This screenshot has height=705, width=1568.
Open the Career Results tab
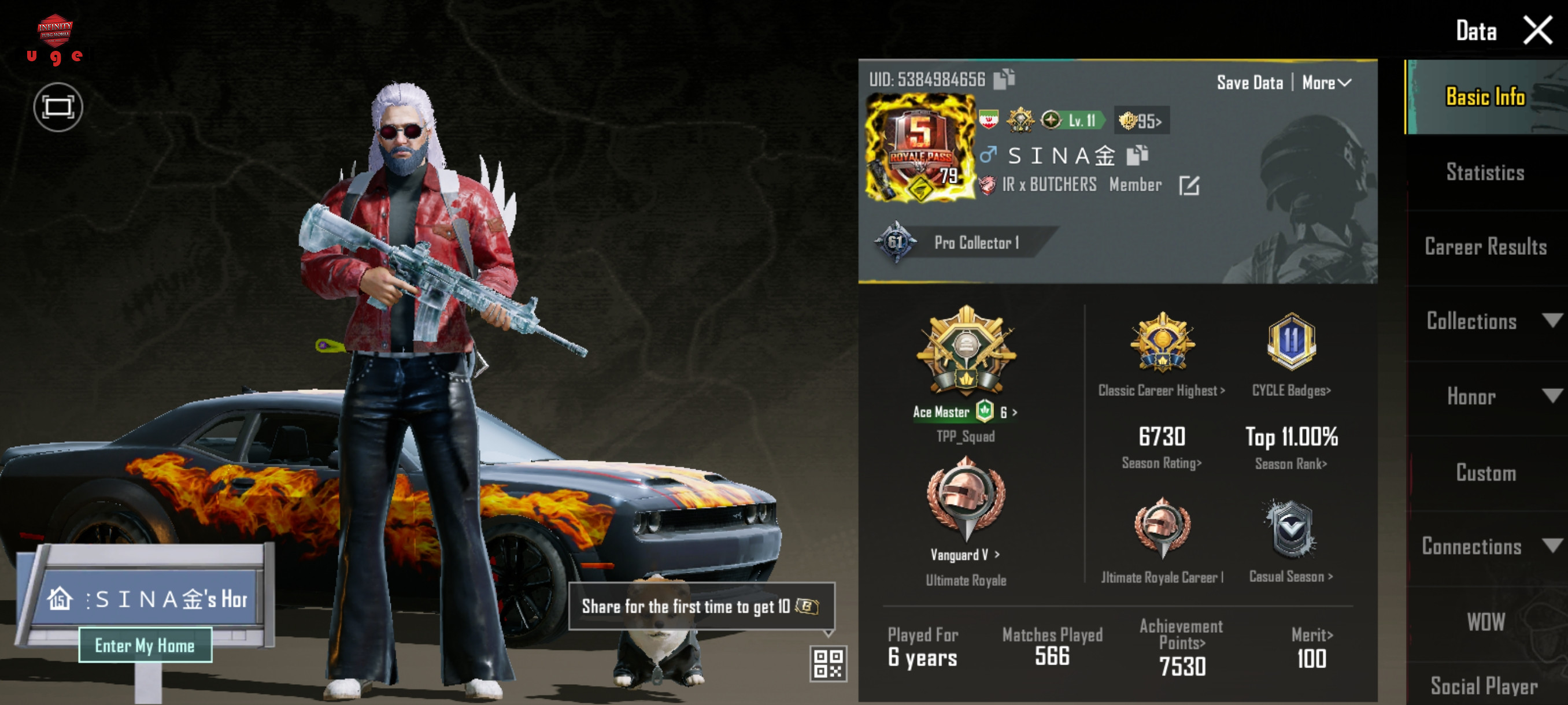tap(1485, 247)
